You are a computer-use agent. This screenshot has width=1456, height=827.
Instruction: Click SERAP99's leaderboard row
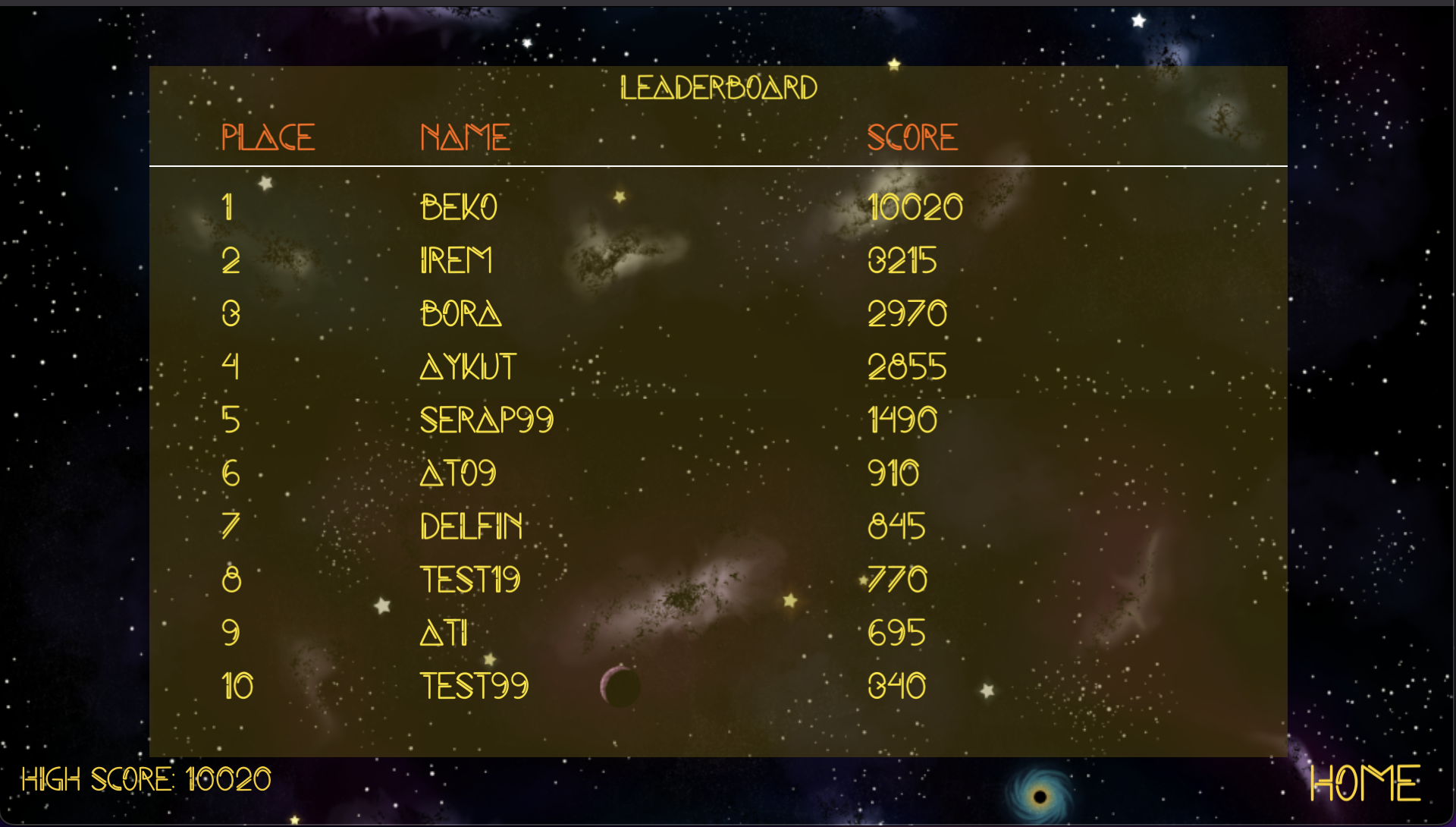[488, 420]
